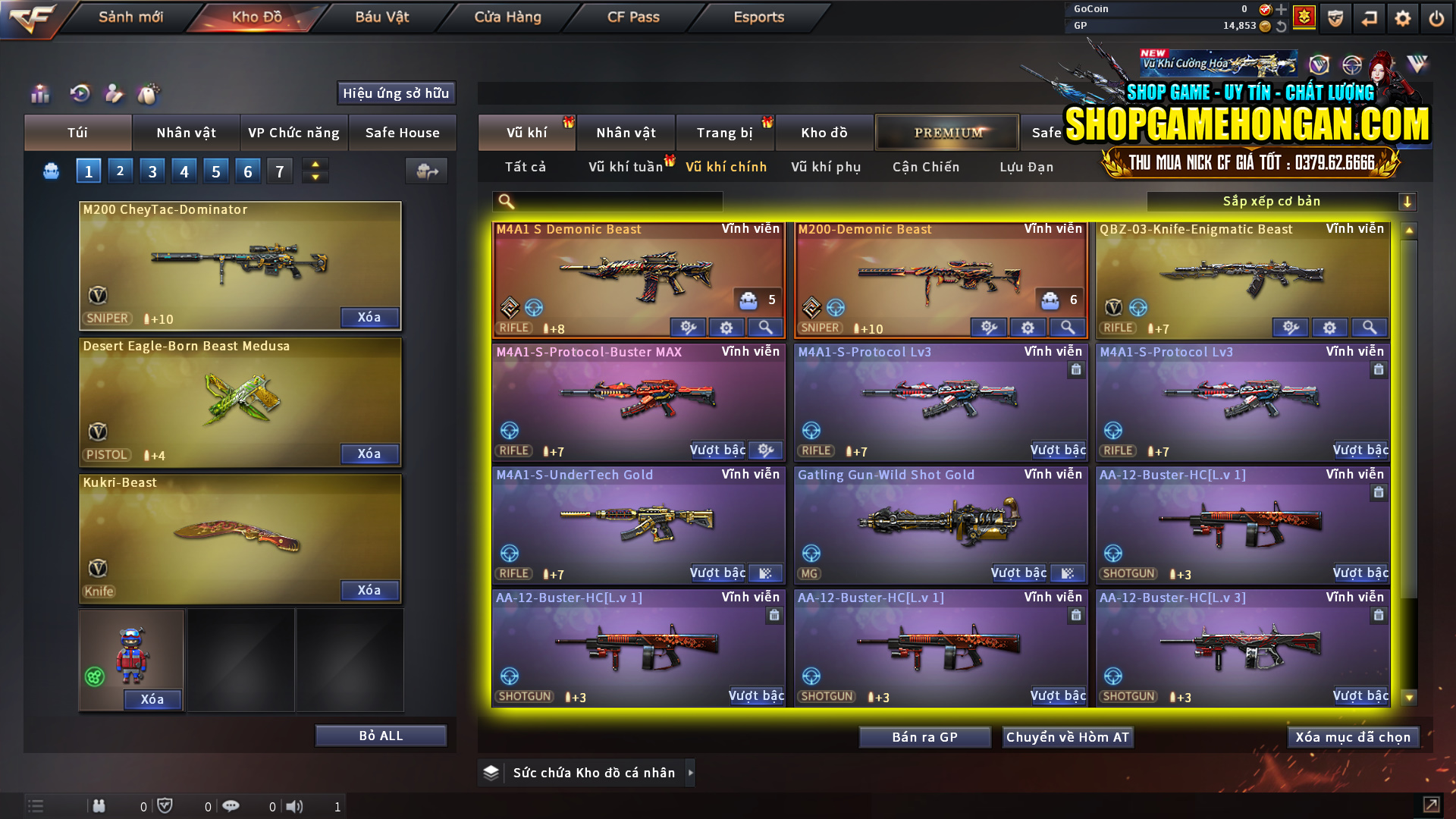Click the character edit icon near Hiệu ứng sở hữu
Screen dimensions: 1456x819
point(114,93)
